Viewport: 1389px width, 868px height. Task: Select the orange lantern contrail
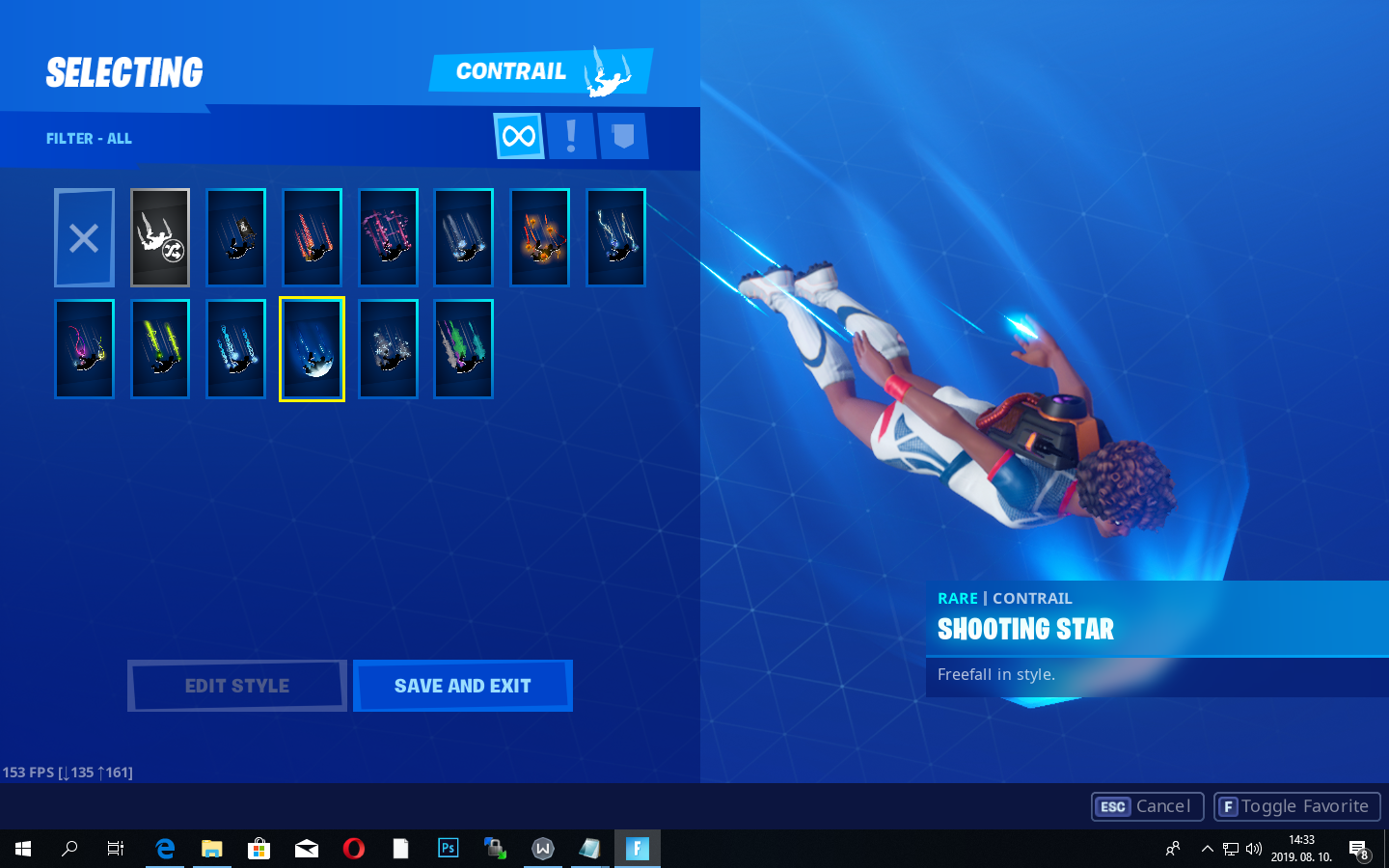[x=540, y=237]
